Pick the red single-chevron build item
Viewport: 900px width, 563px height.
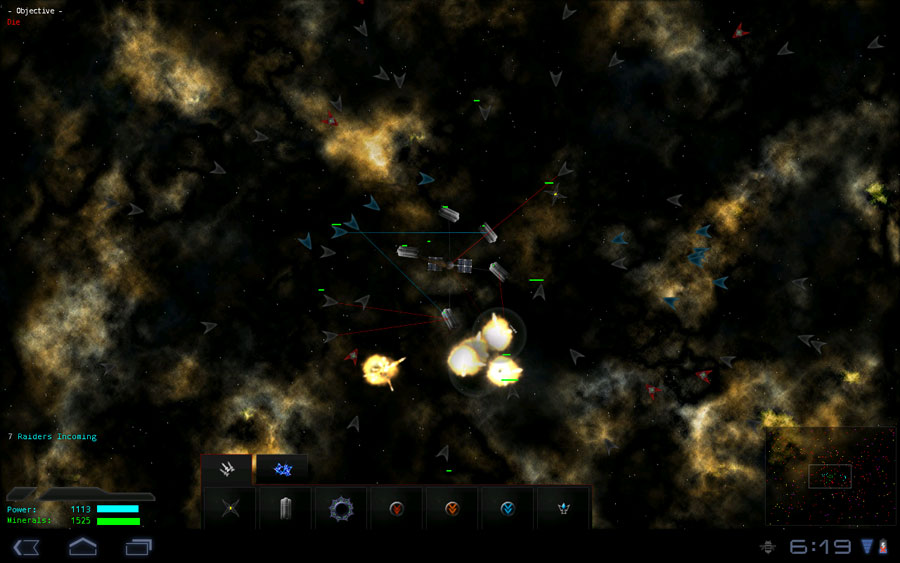[x=397, y=508]
